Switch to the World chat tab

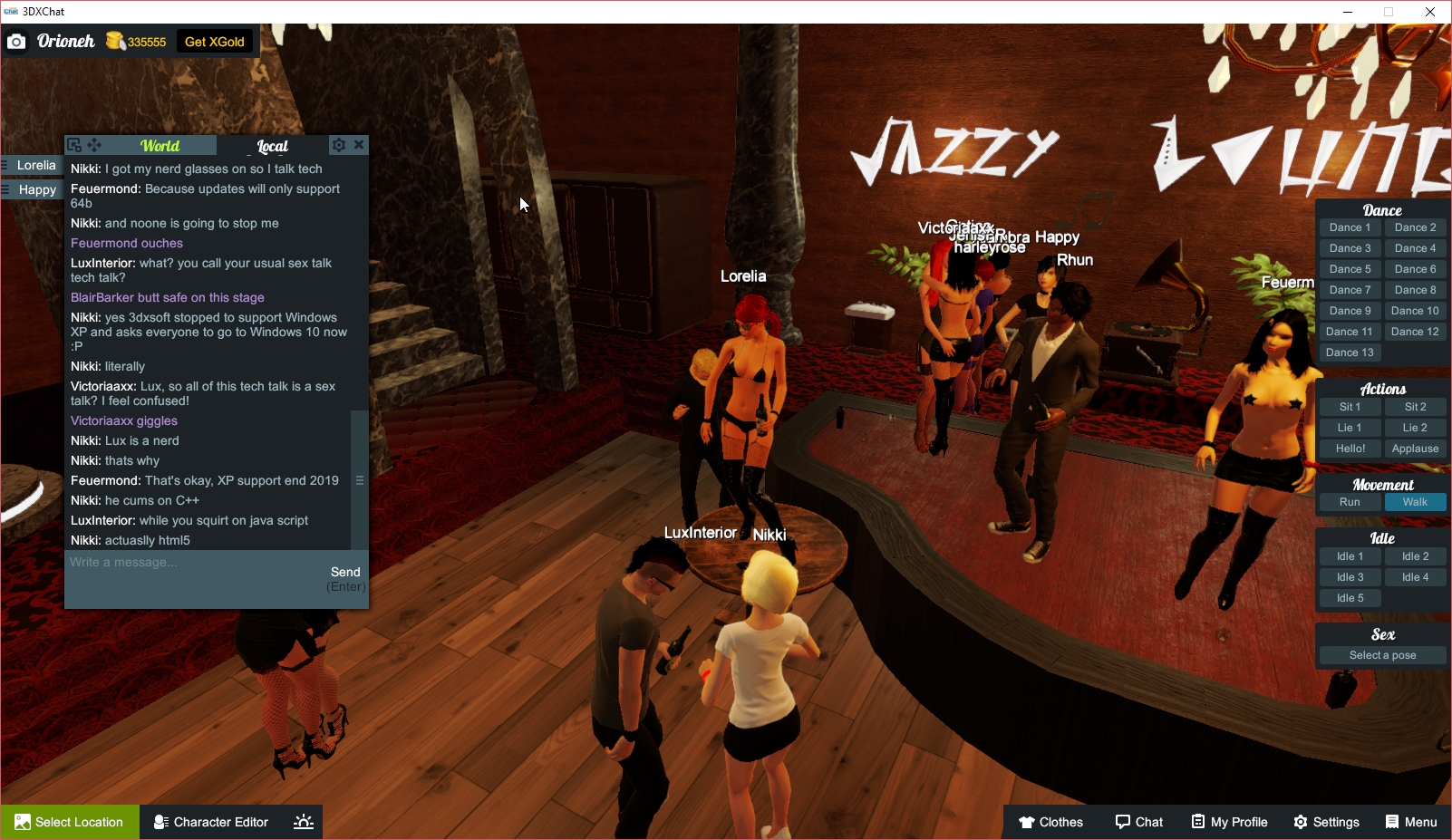(160, 145)
